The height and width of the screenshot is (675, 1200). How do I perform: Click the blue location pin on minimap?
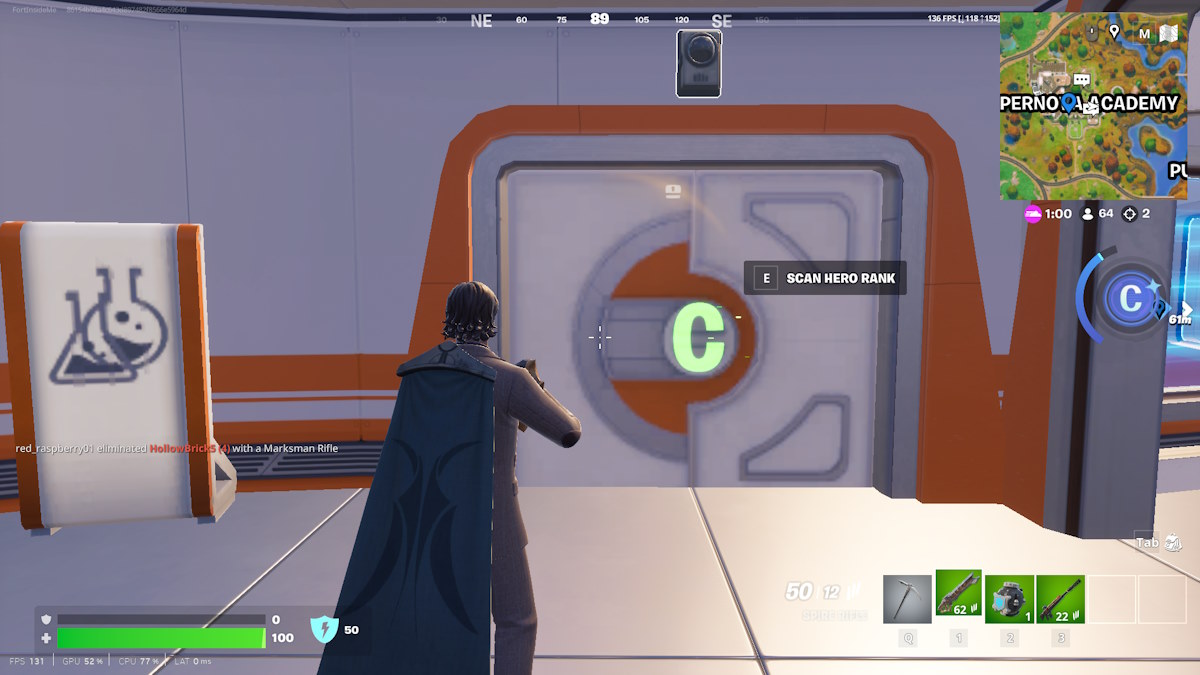coord(1068,103)
